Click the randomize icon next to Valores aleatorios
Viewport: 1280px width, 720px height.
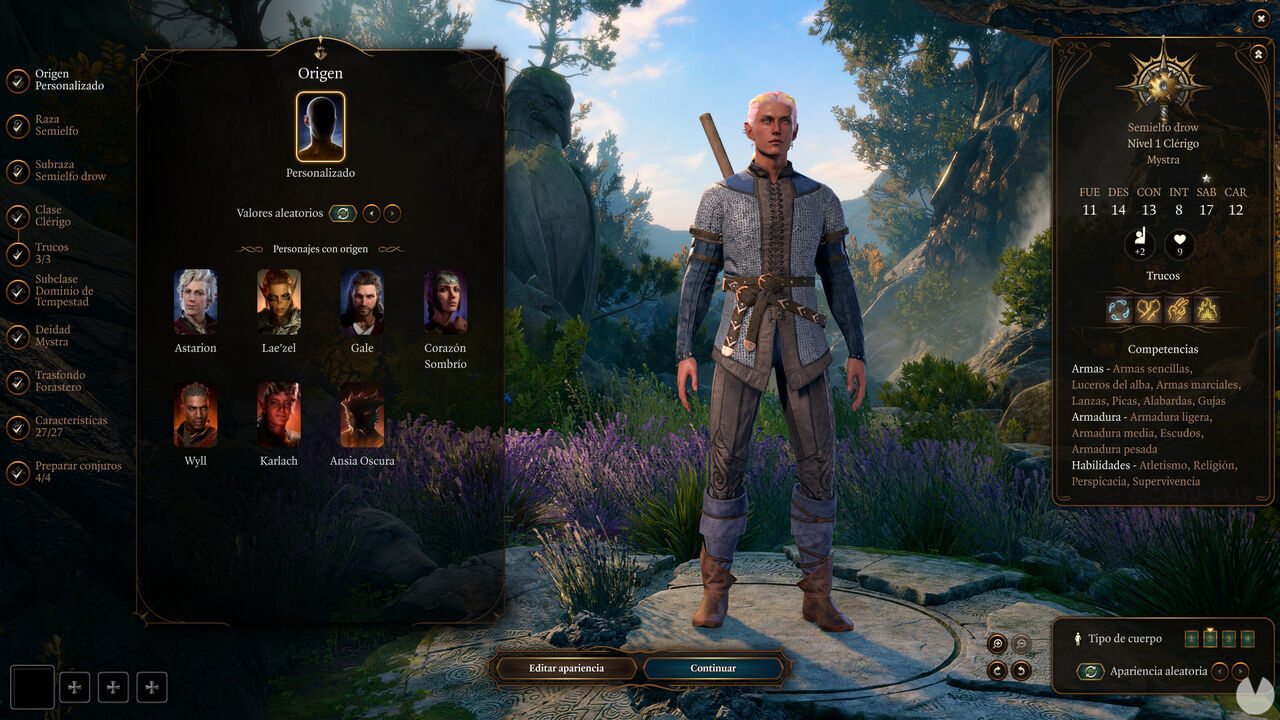pyautogui.click(x=341, y=213)
